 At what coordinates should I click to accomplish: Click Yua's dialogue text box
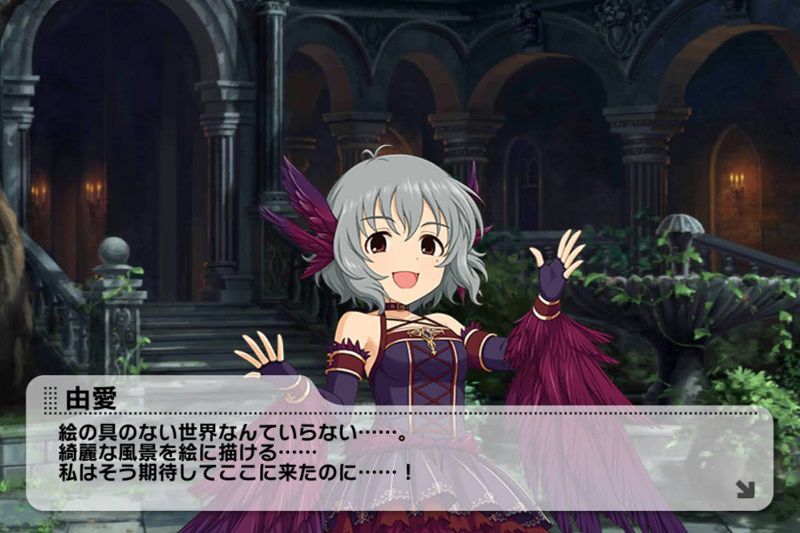400,450
